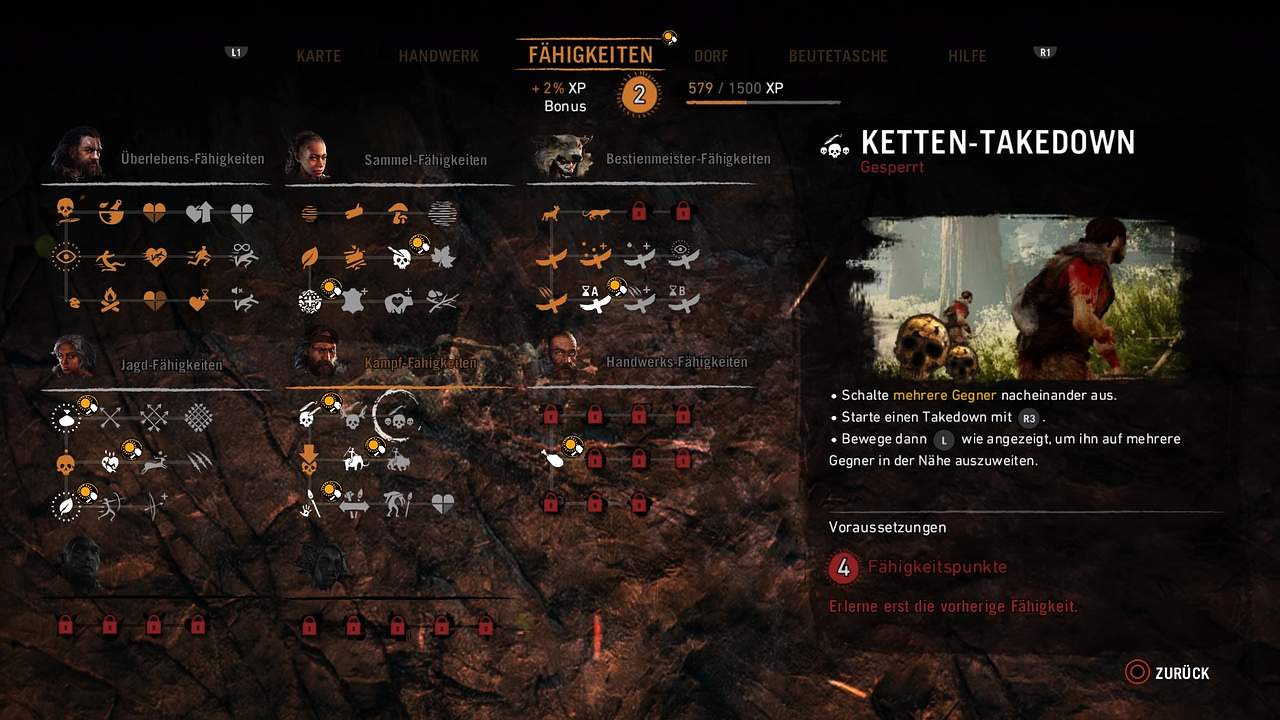Screen dimensions: 1280x720
Task: Select the Dorf tab
Action: pos(711,56)
